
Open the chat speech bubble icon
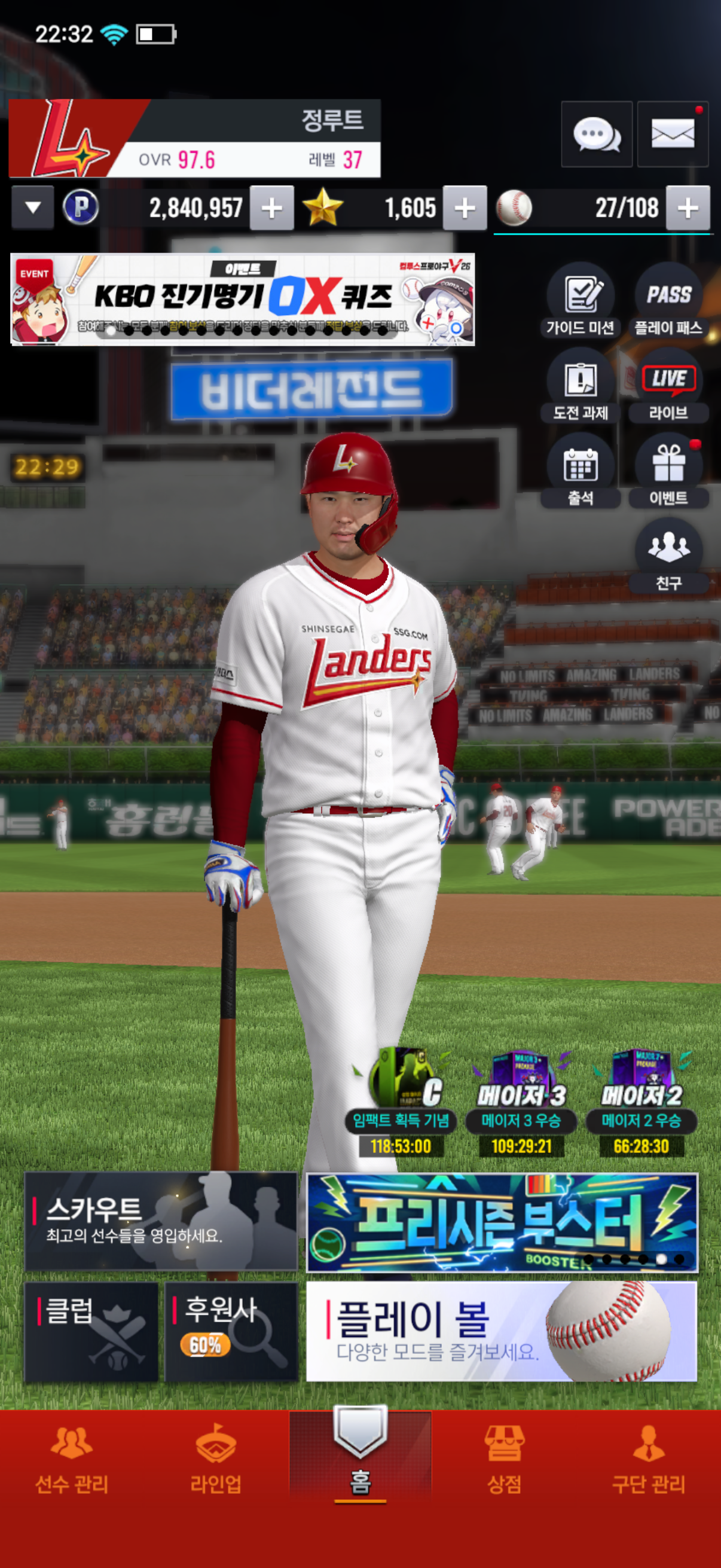tap(596, 134)
